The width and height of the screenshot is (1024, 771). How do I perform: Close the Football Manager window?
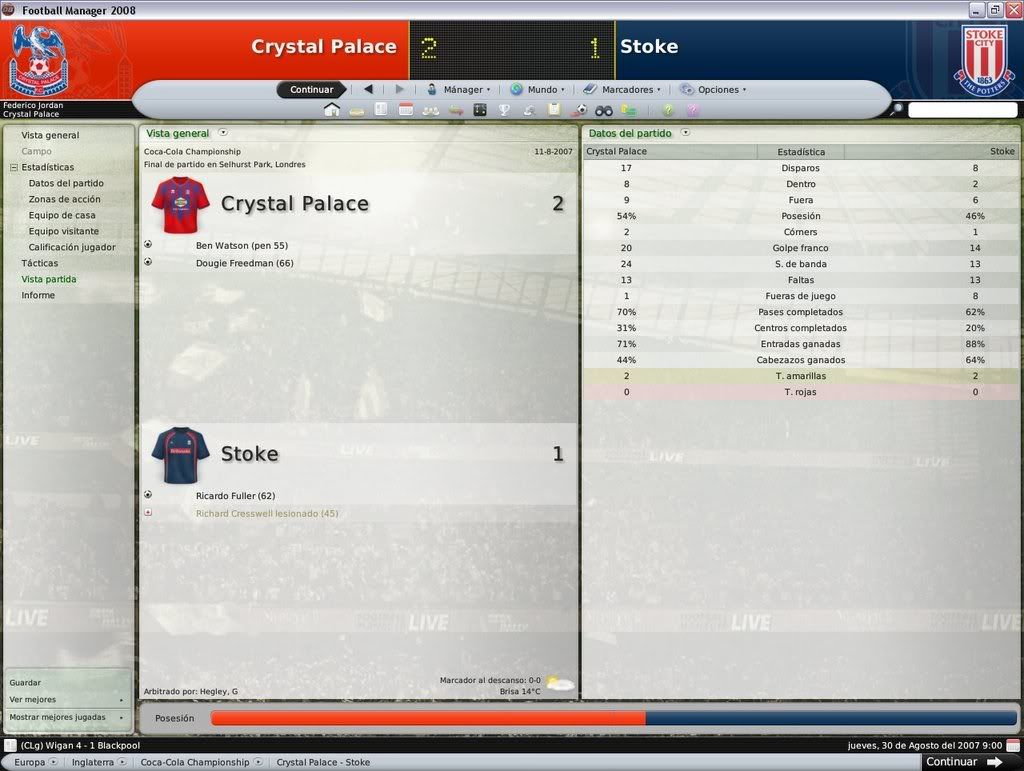point(1012,10)
